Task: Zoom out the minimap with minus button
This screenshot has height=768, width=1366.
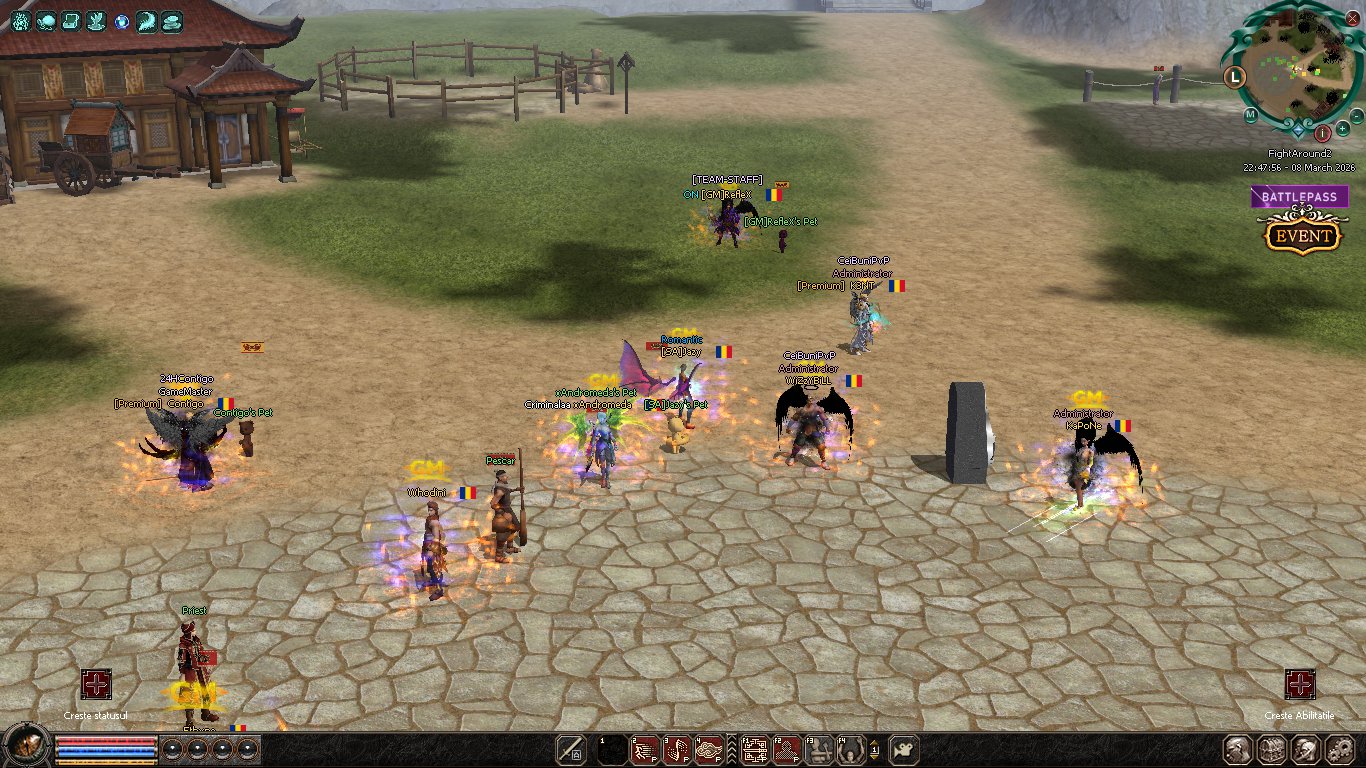Action: (1356, 117)
